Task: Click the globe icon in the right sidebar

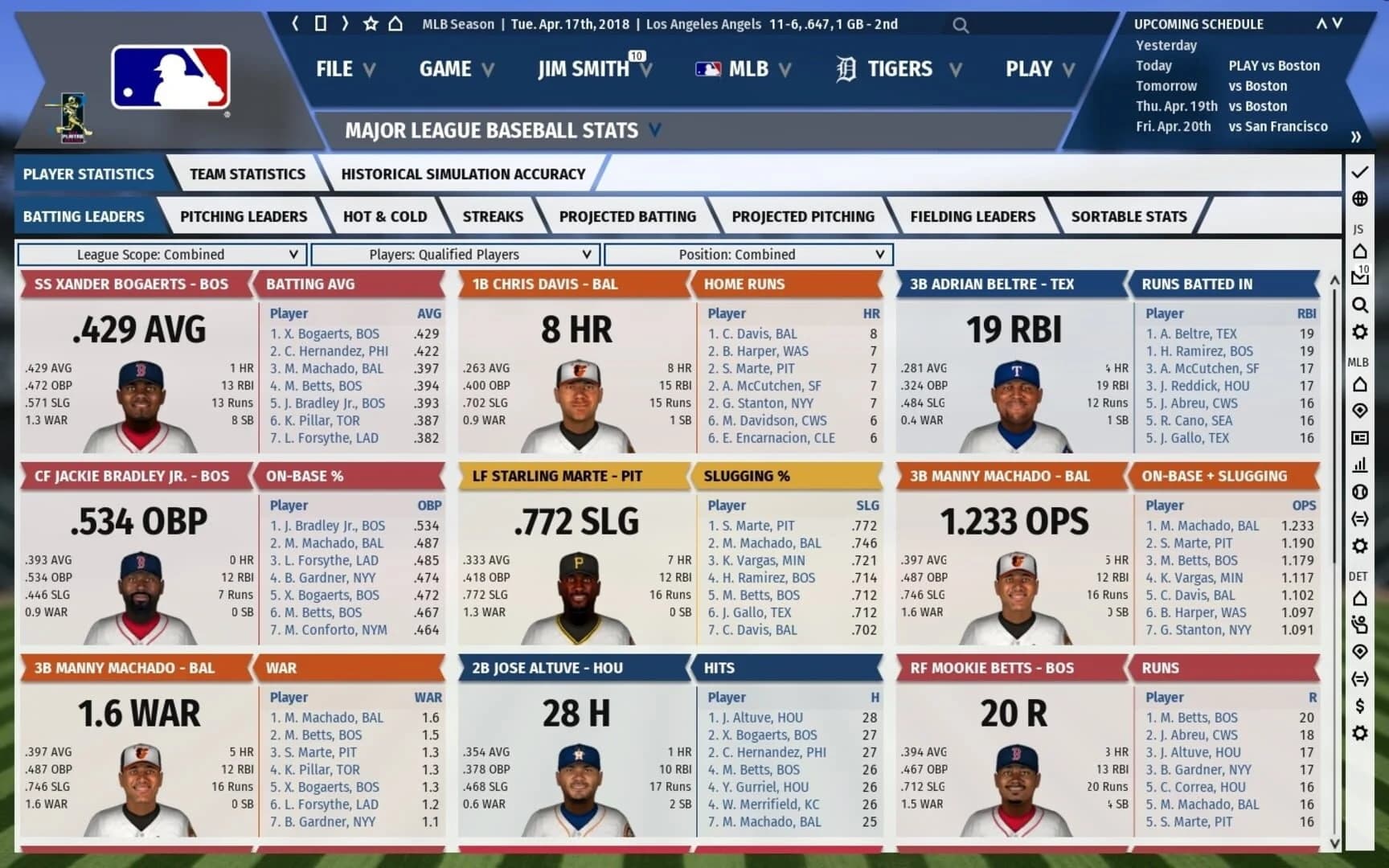Action: (1361, 197)
